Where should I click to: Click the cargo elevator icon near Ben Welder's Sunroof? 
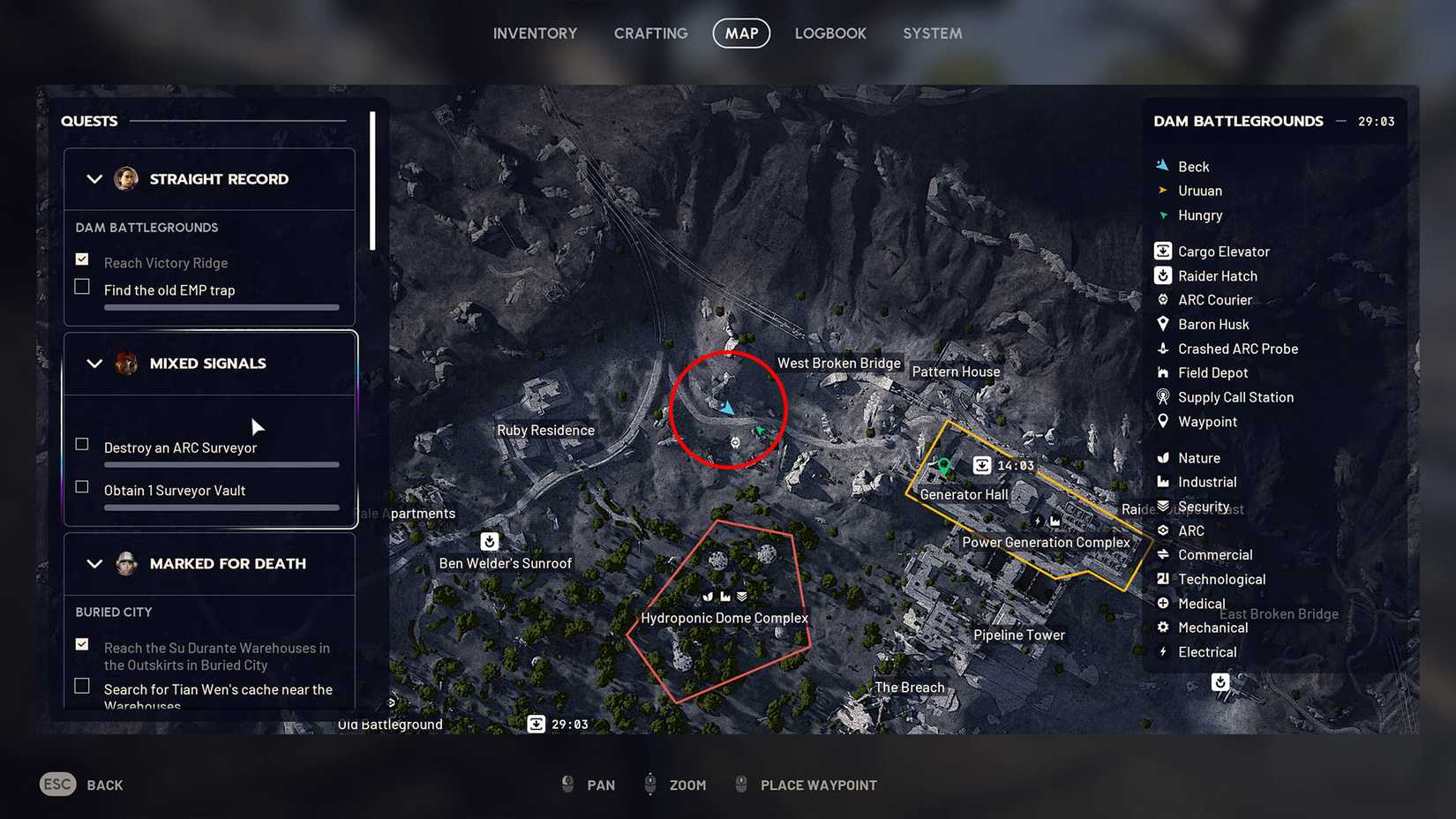[490, 541]
